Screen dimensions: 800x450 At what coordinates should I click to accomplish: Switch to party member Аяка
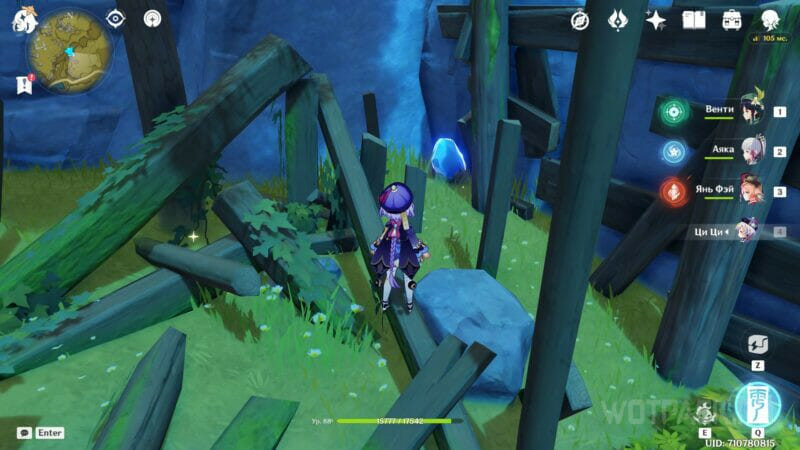coord(751,152)
